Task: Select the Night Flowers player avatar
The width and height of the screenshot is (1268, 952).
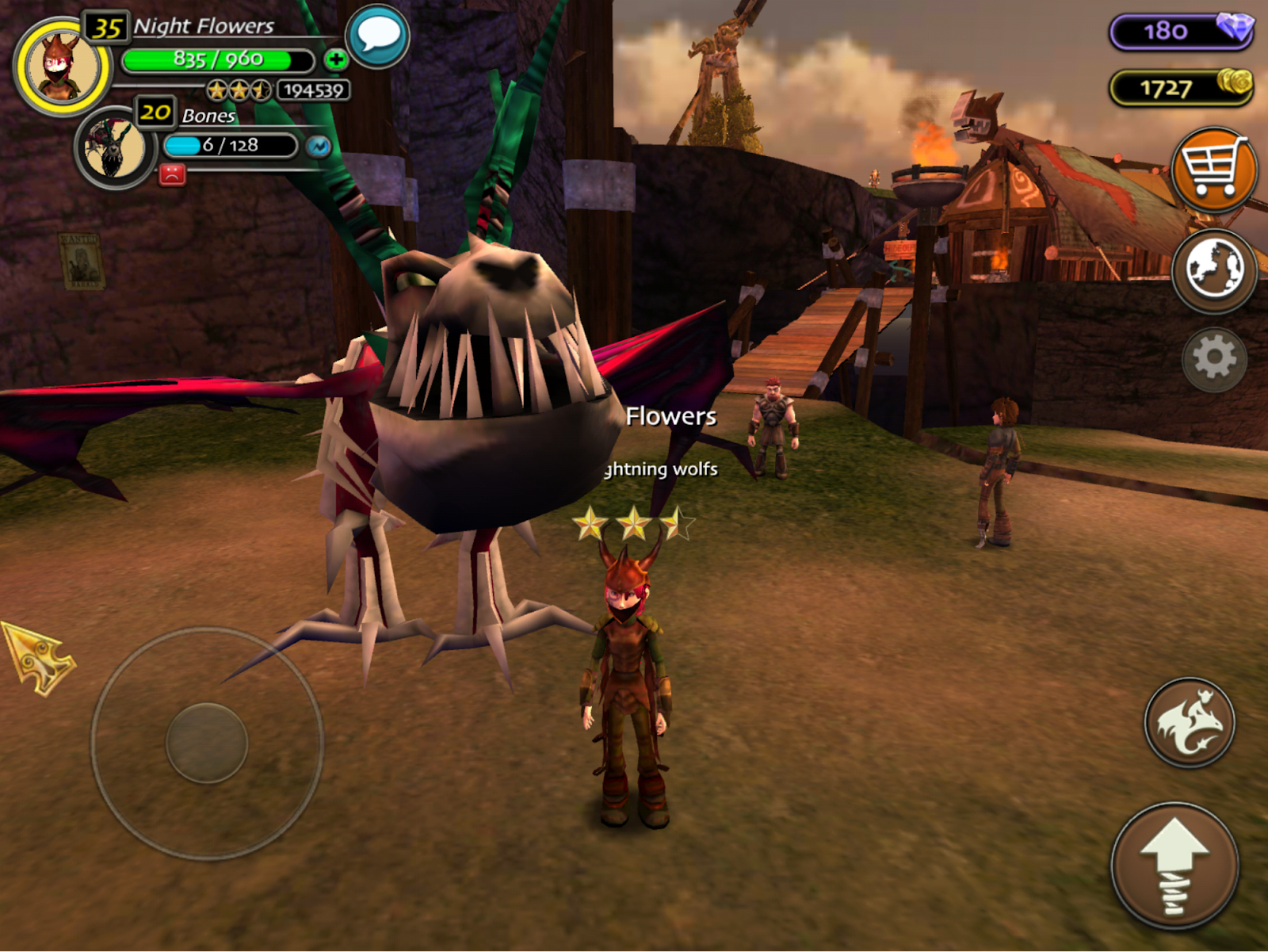Action: click(62, 67)
